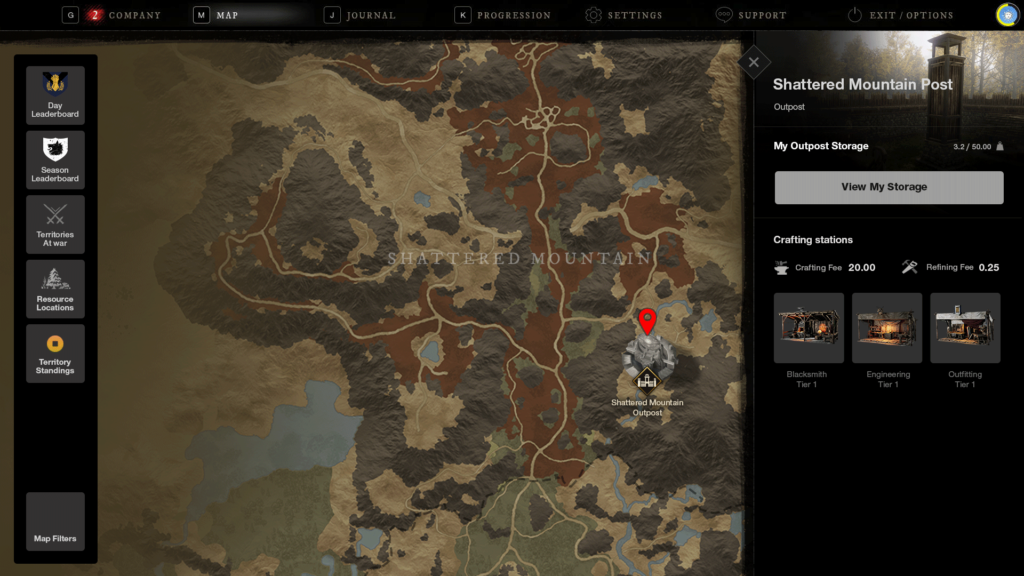
Task: Open the Company tab
Action: click(x=125, y=15)
